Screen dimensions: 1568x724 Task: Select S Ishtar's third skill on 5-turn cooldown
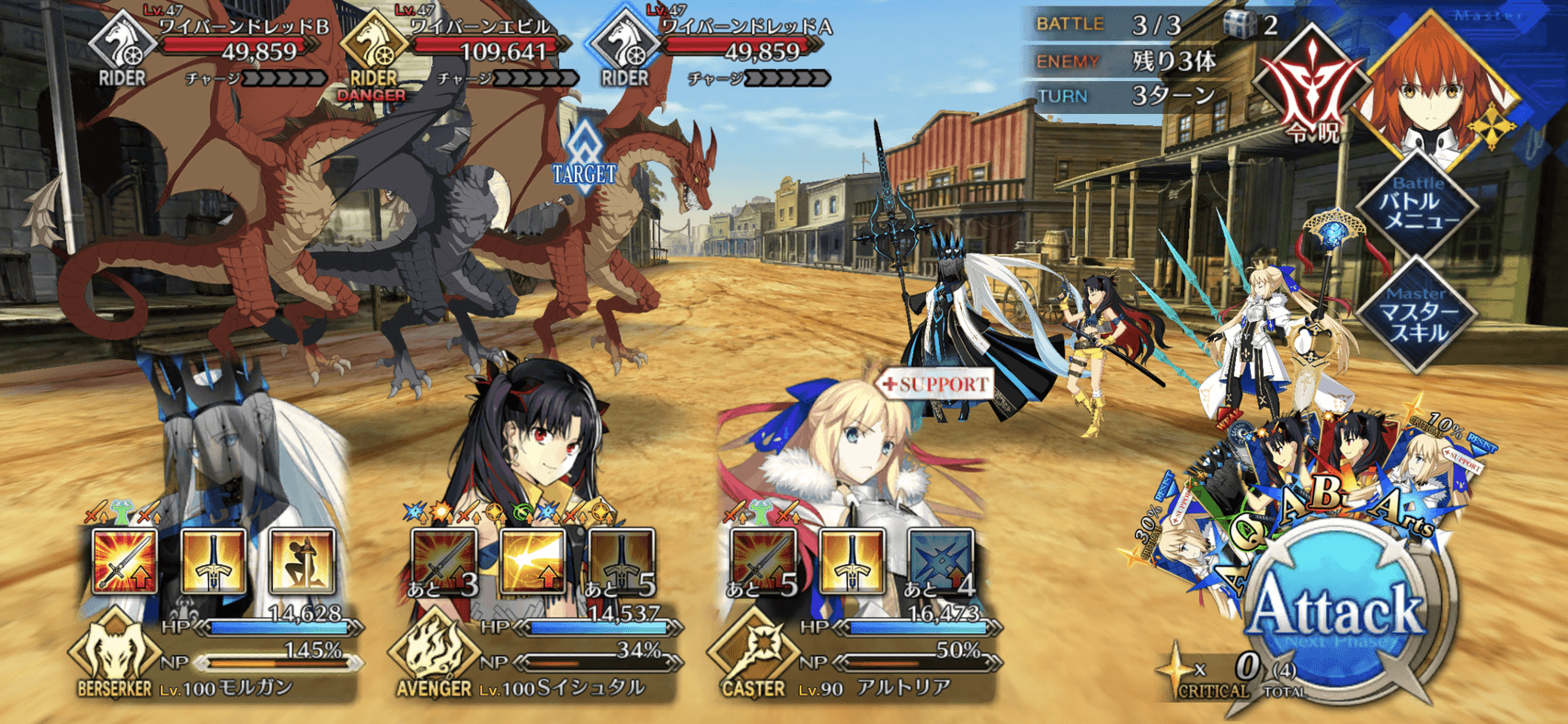tap(621, 560)
